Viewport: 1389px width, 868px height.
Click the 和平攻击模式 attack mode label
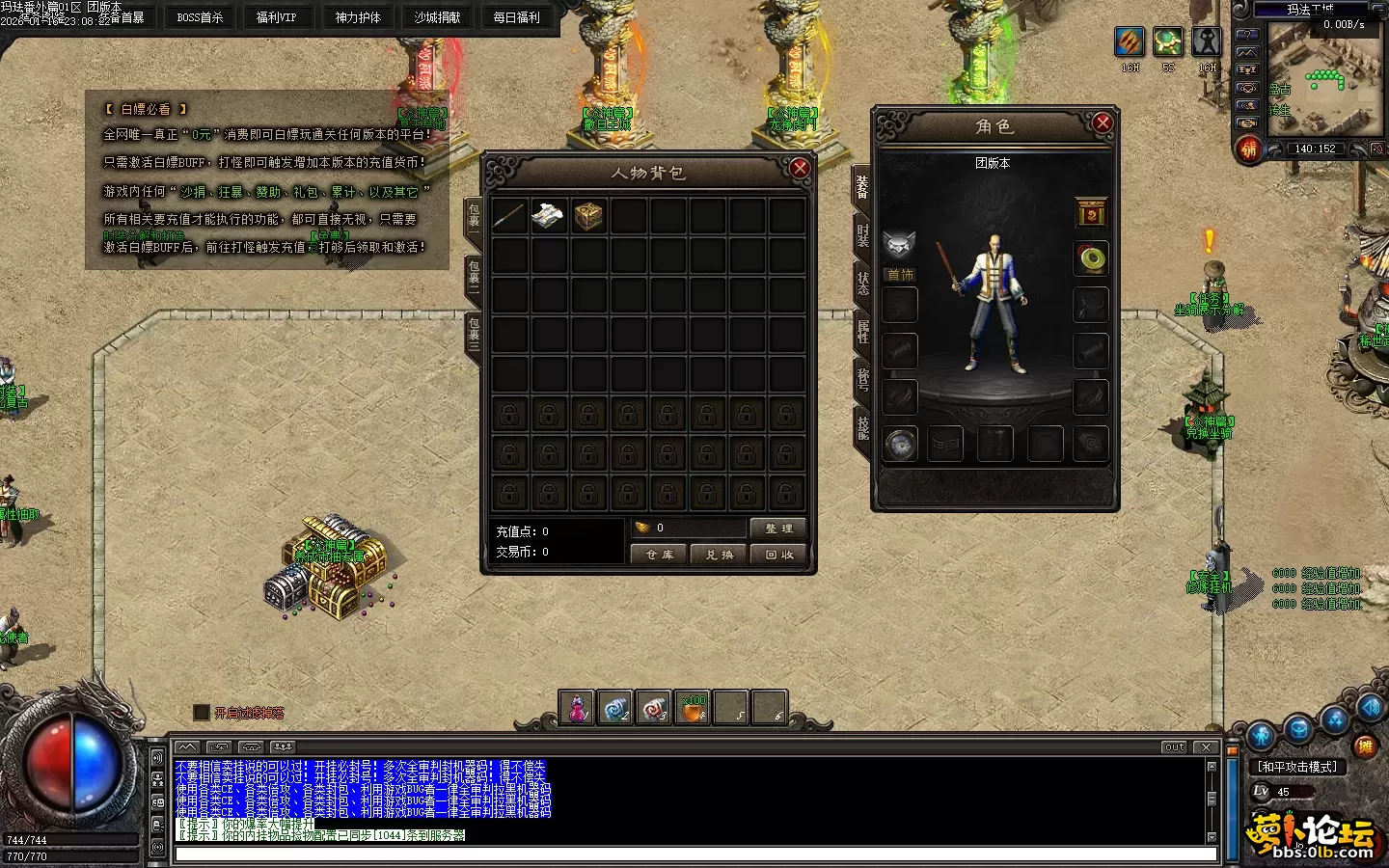tap(1296, 767)
